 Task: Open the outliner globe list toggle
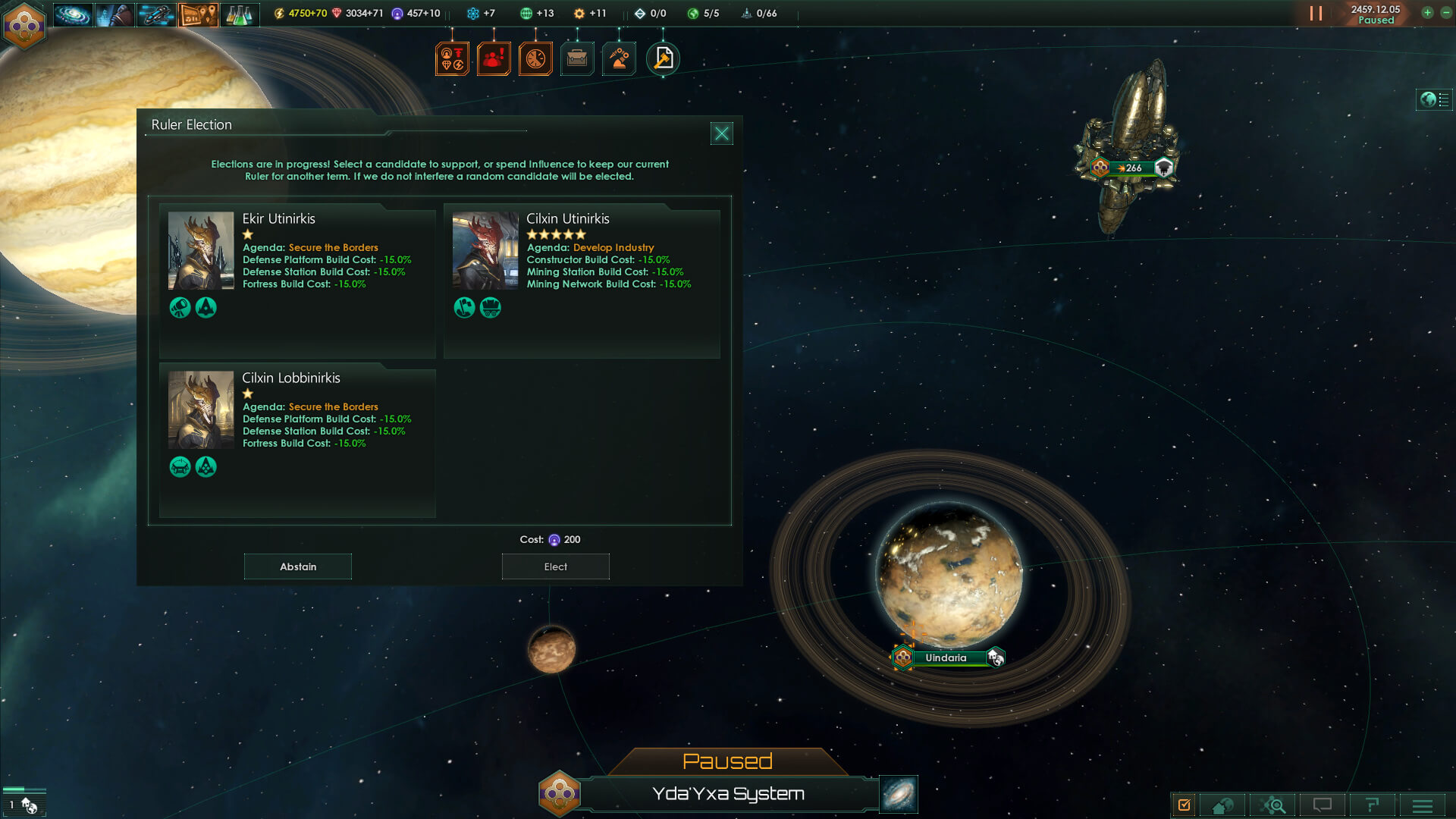[1434, 99]
